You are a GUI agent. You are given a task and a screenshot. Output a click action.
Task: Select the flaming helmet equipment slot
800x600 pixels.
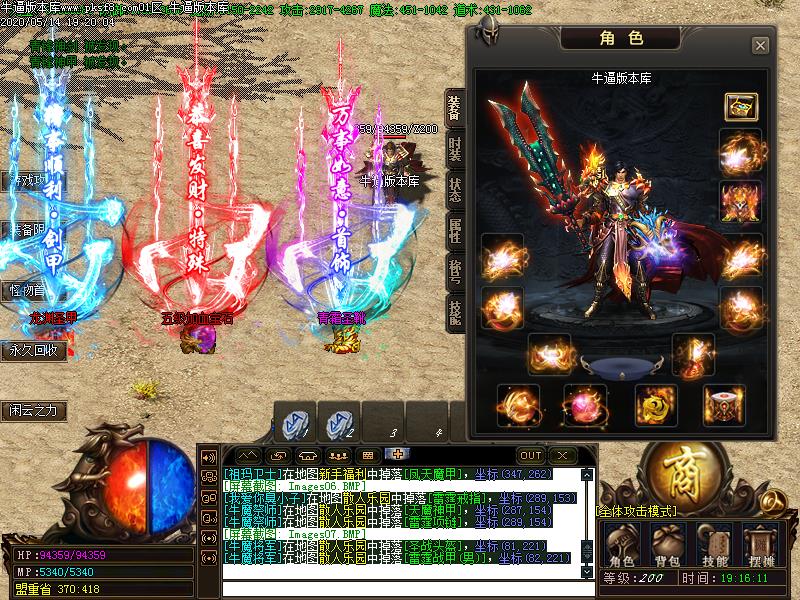[x=741, y=201]
